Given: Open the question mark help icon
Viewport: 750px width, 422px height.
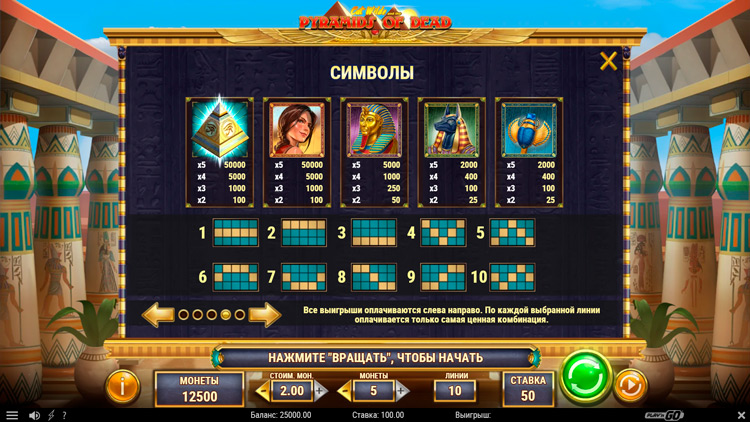Looking at the screenshot, I should [64, 414].
